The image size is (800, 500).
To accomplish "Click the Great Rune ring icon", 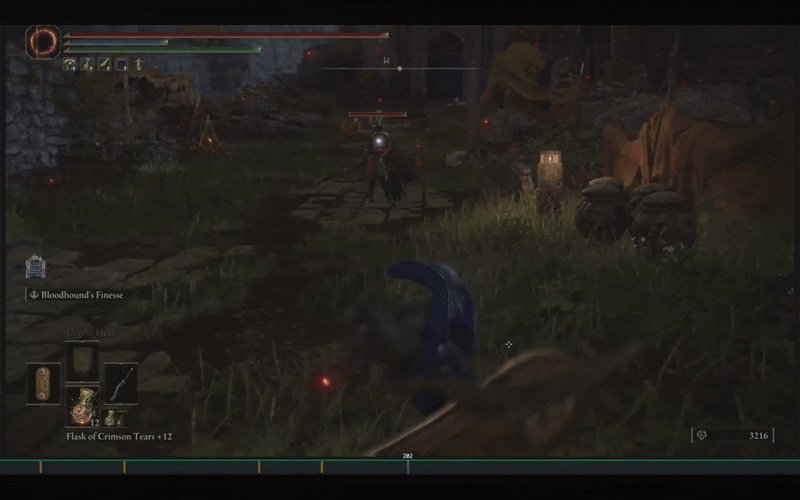I will [x=43, y=42].
